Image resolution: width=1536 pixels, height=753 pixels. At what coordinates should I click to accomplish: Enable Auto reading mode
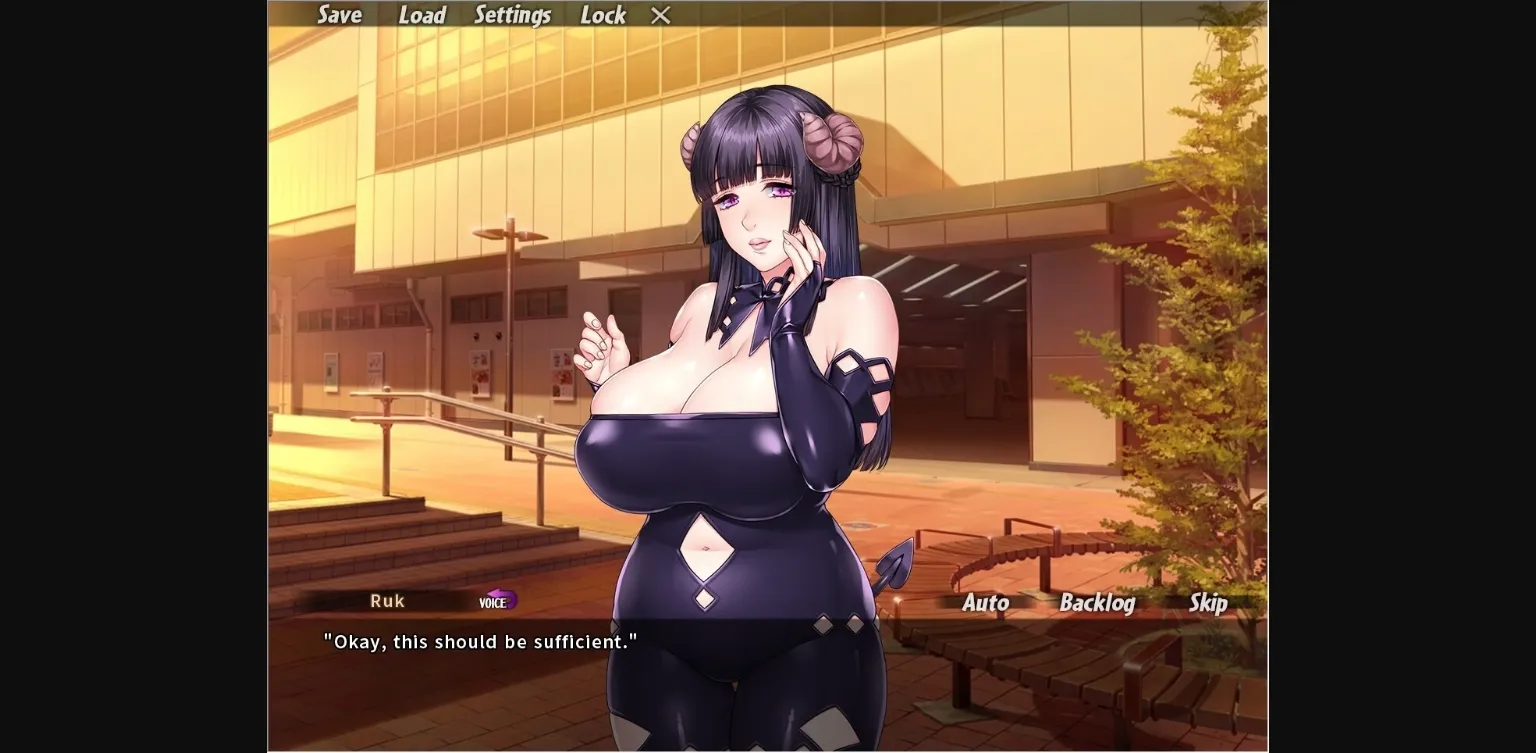coord(985,604)
